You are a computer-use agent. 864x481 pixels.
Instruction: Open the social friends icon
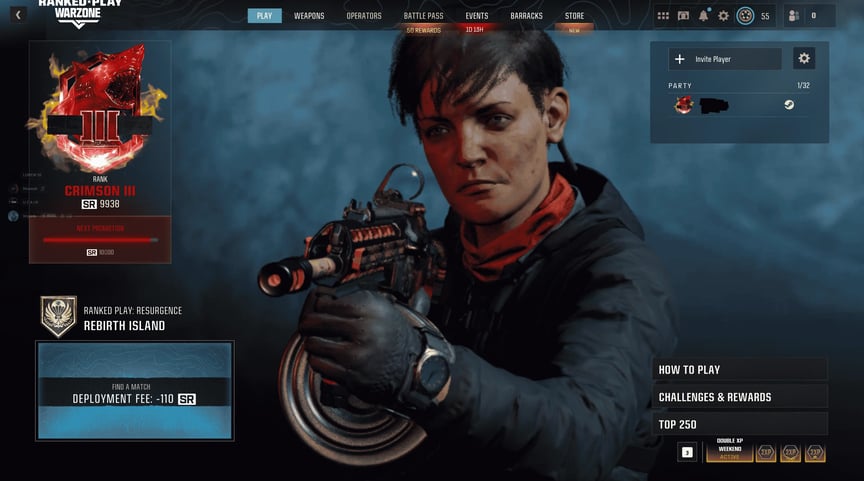click(x=793, y=16)
